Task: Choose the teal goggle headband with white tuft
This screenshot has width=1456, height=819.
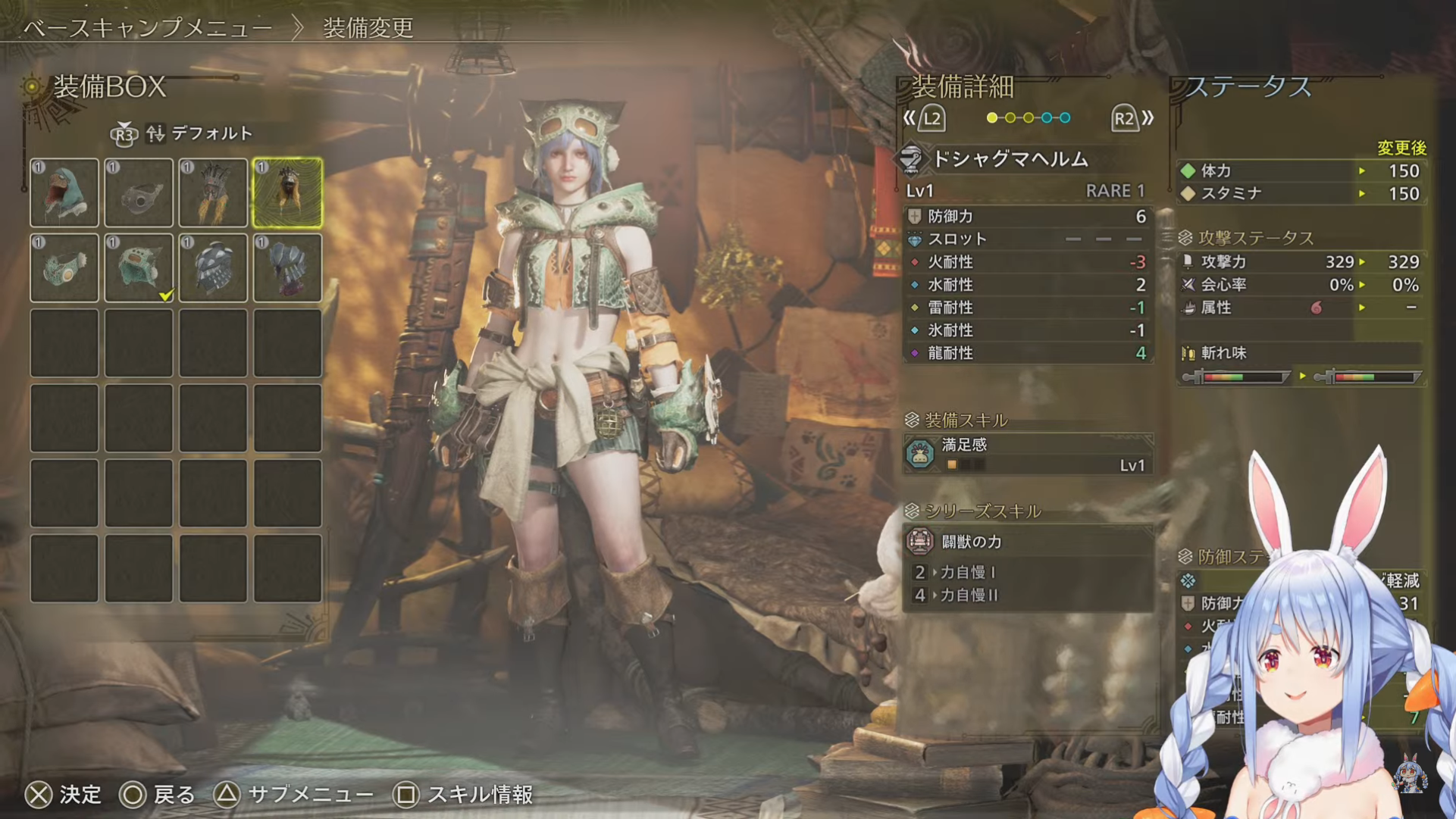Action: coord(64,267)
